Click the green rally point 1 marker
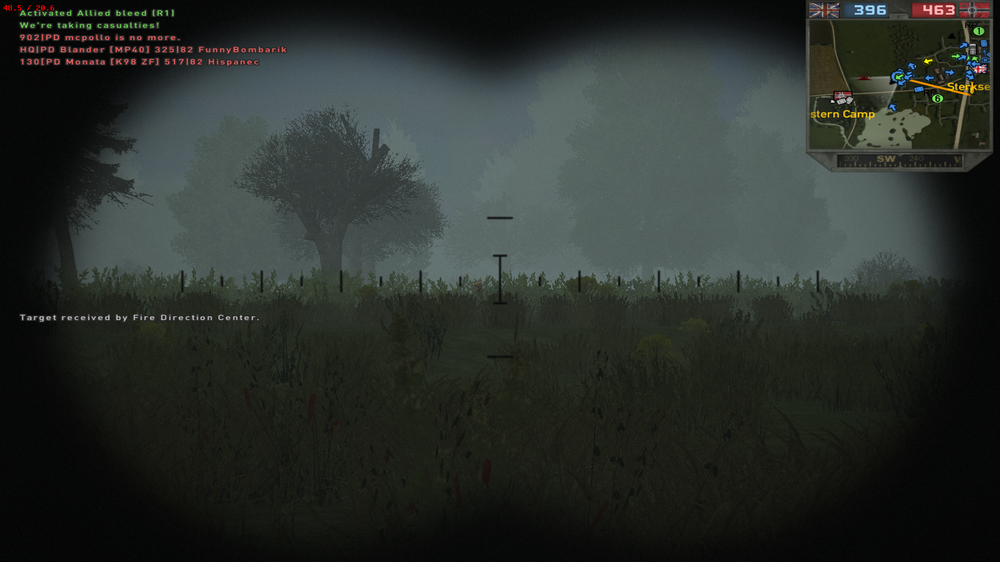Viewport: 1000px width, 562px height. pyautogui.click(x=978, y=31)
